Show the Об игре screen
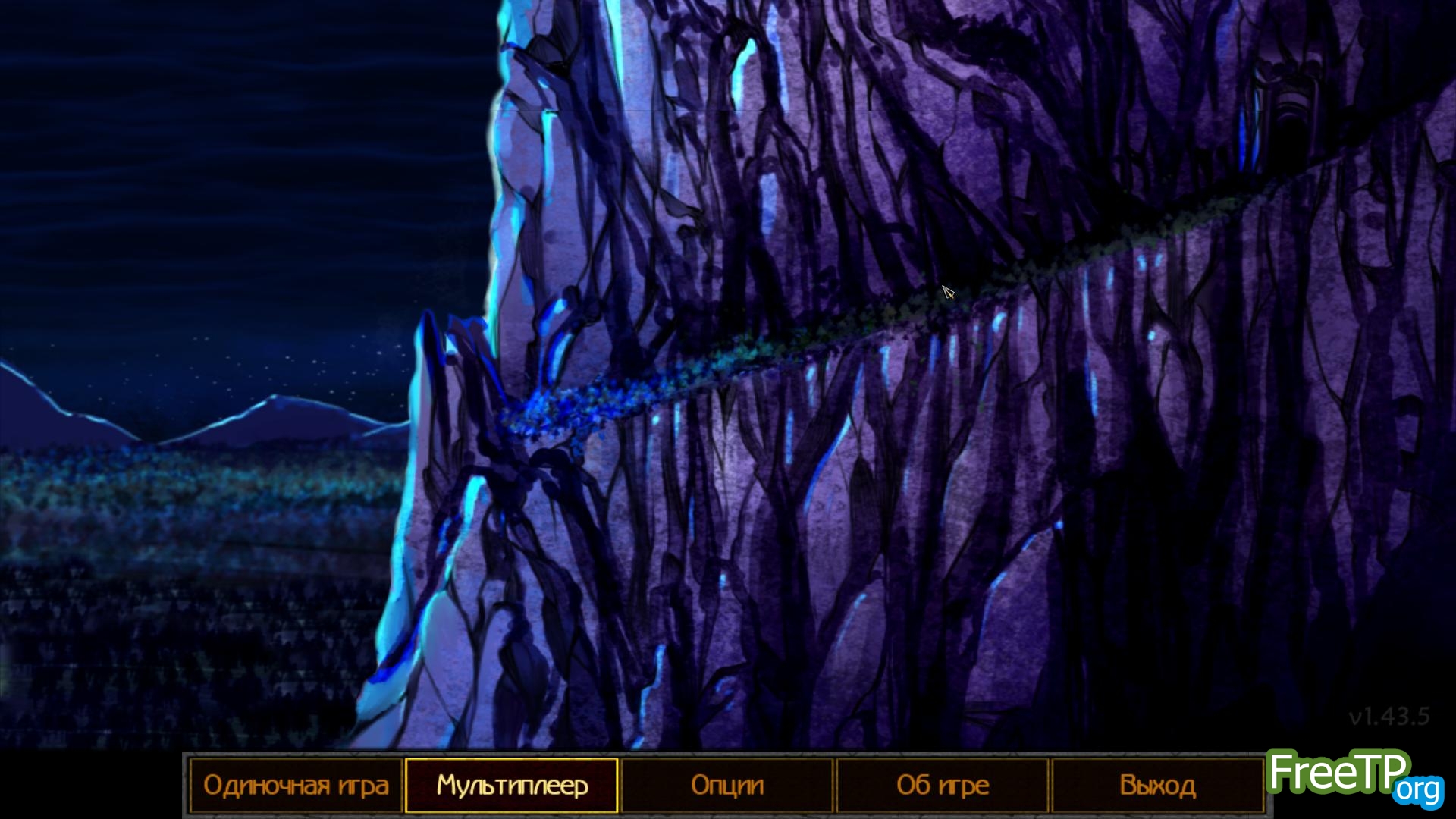 point(943,786)
